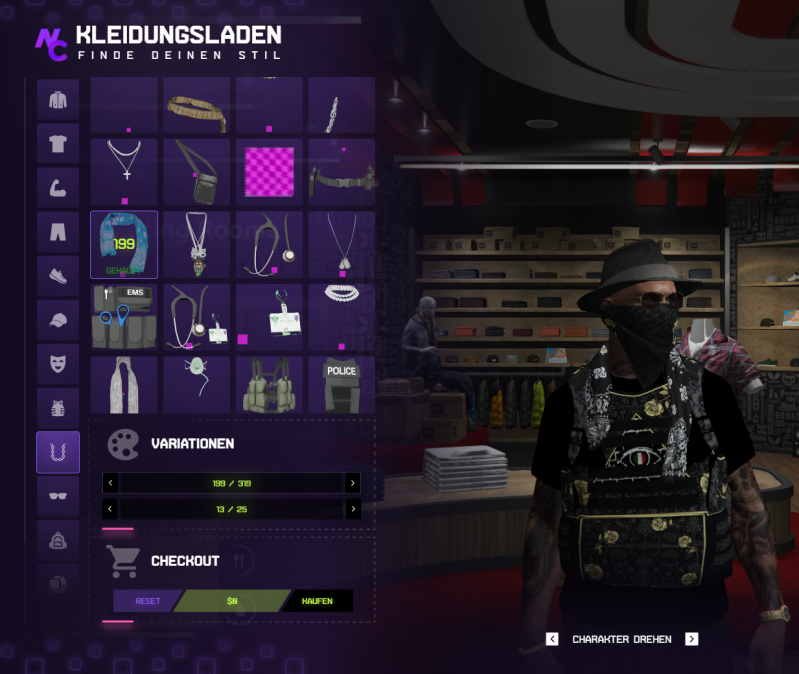This screenshot has height=674, width=799.
Task: Open the pants category
Action: pos(58,232)
